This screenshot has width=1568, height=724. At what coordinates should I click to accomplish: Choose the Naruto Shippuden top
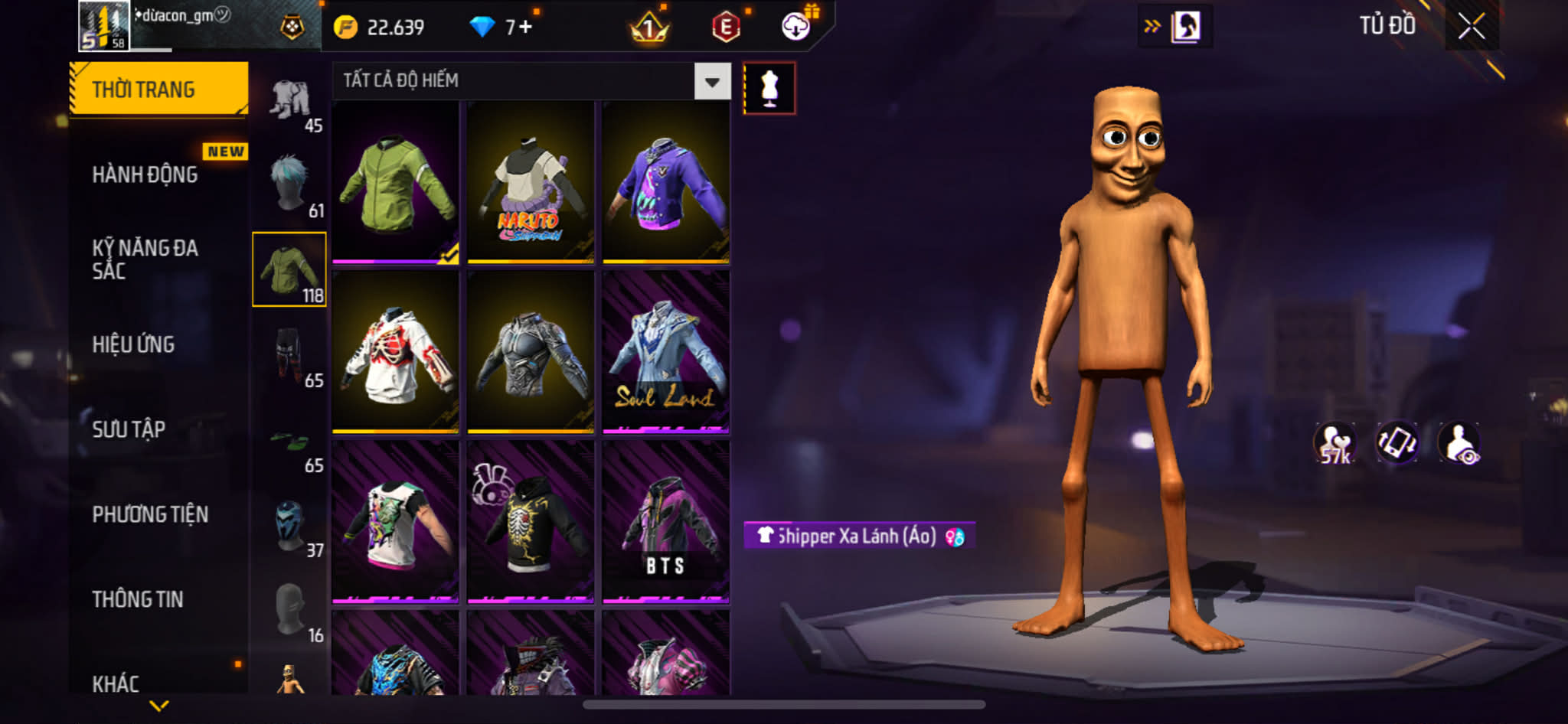[531, 182]
